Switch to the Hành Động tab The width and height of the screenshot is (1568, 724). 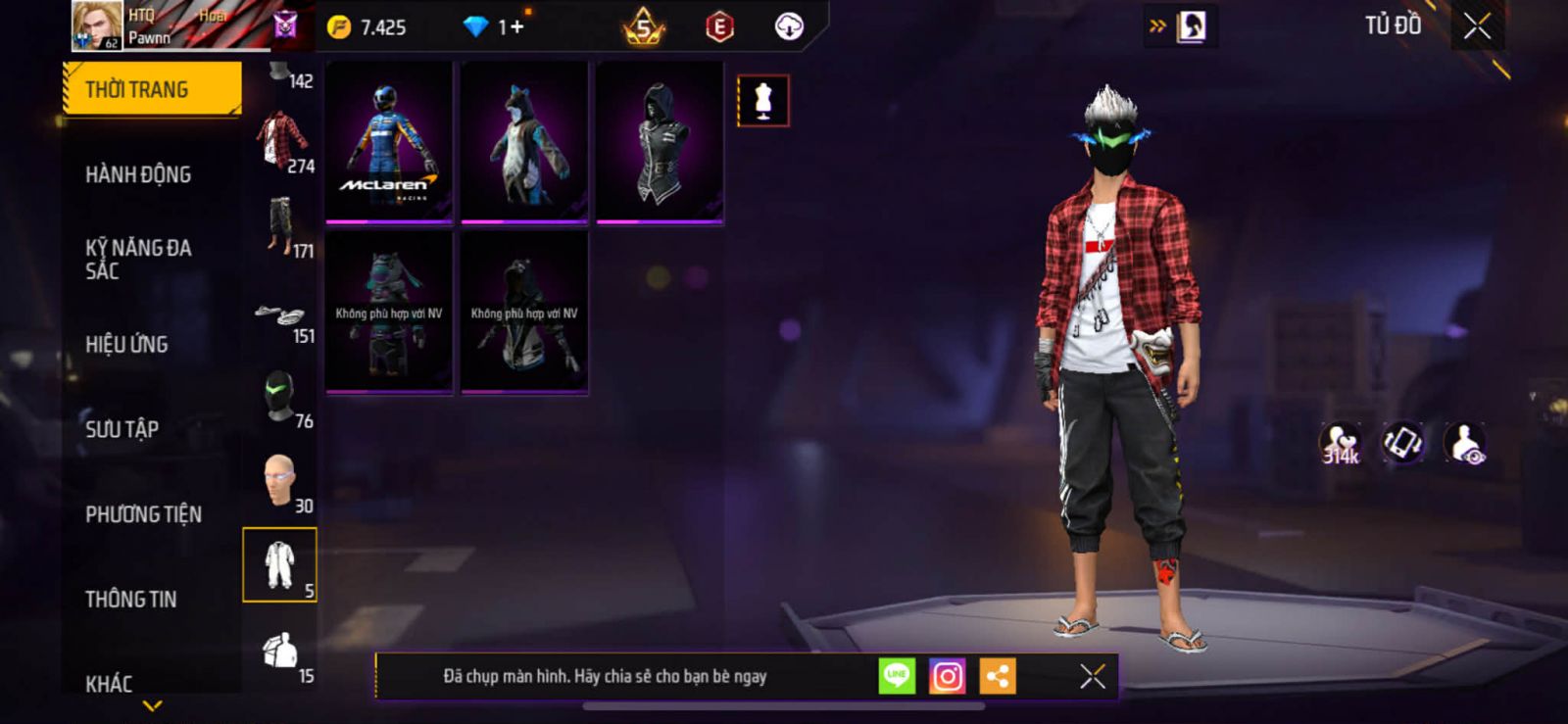tap(138, 174)
